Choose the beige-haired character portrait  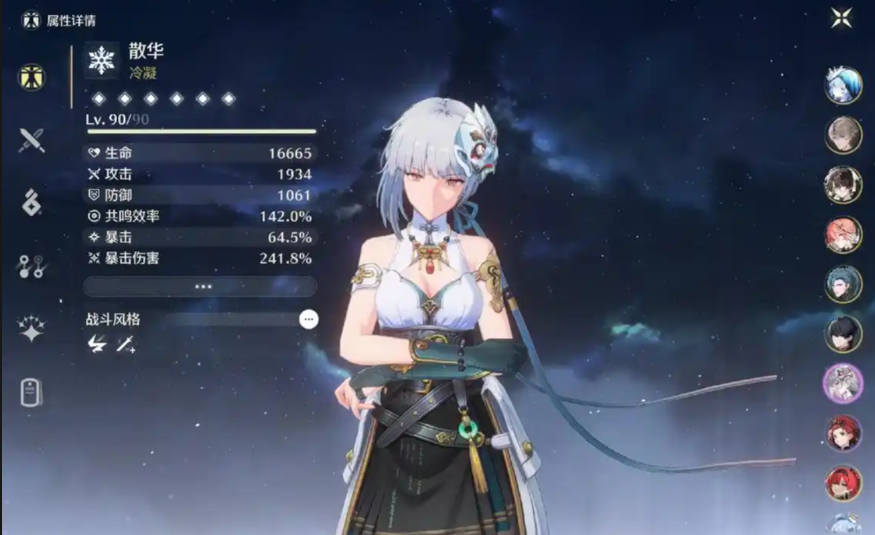coord(843,135)
